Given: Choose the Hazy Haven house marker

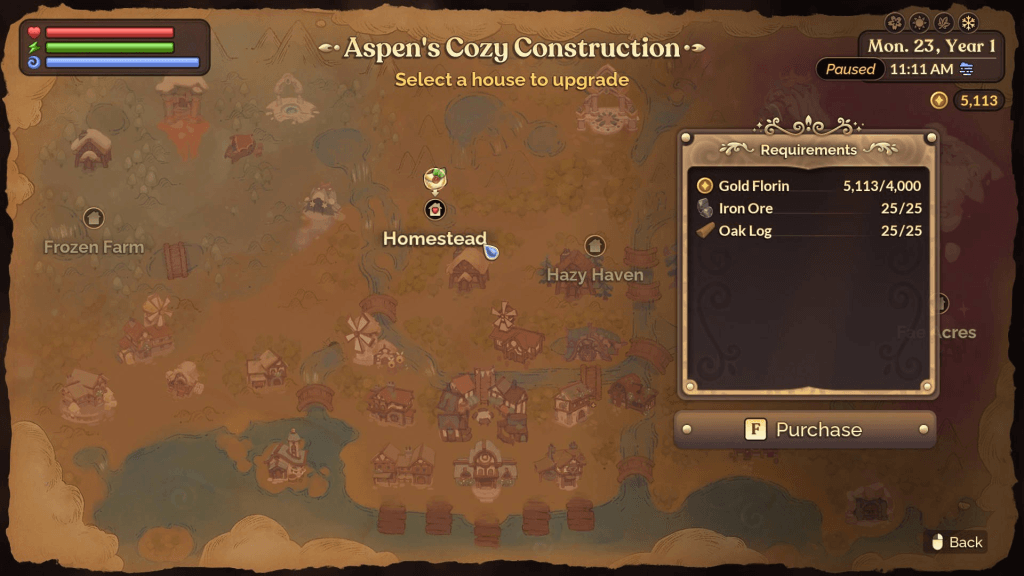Looking at the screenshot, I should pyautogui.click(x=595, y=245).
